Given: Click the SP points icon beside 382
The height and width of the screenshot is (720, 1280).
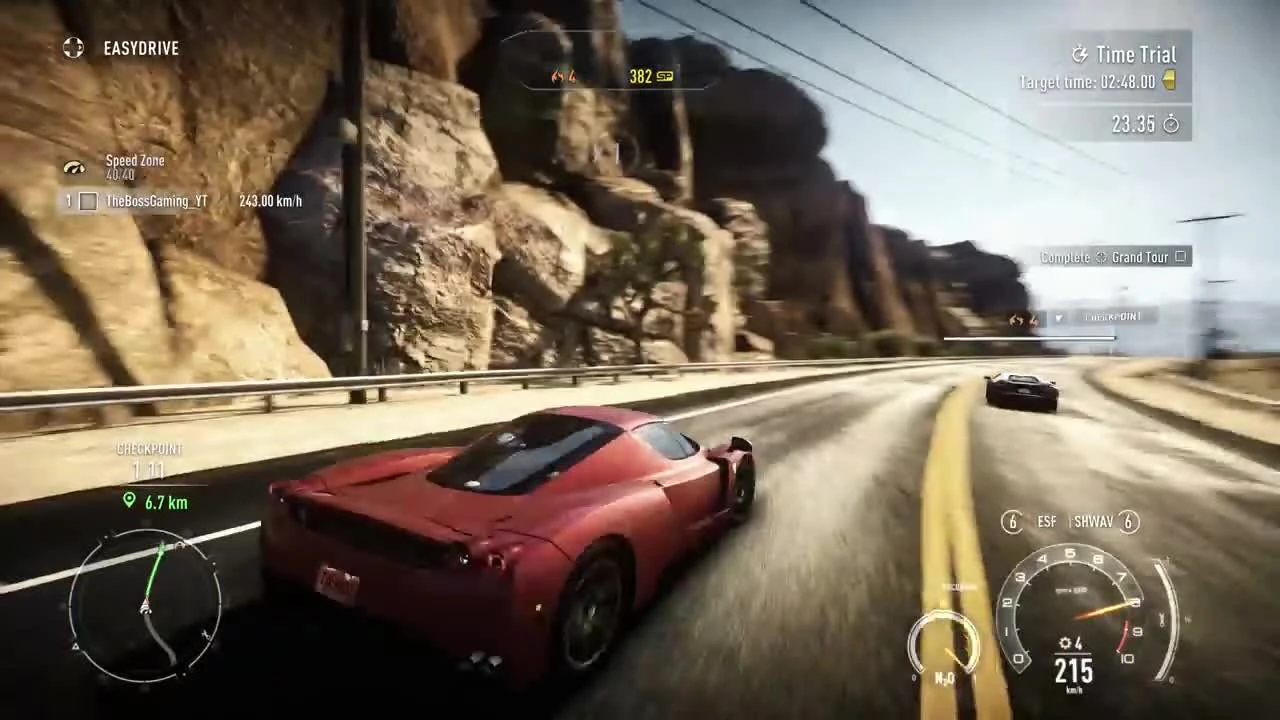Looking at the screenshot, I should click(666, 76).
